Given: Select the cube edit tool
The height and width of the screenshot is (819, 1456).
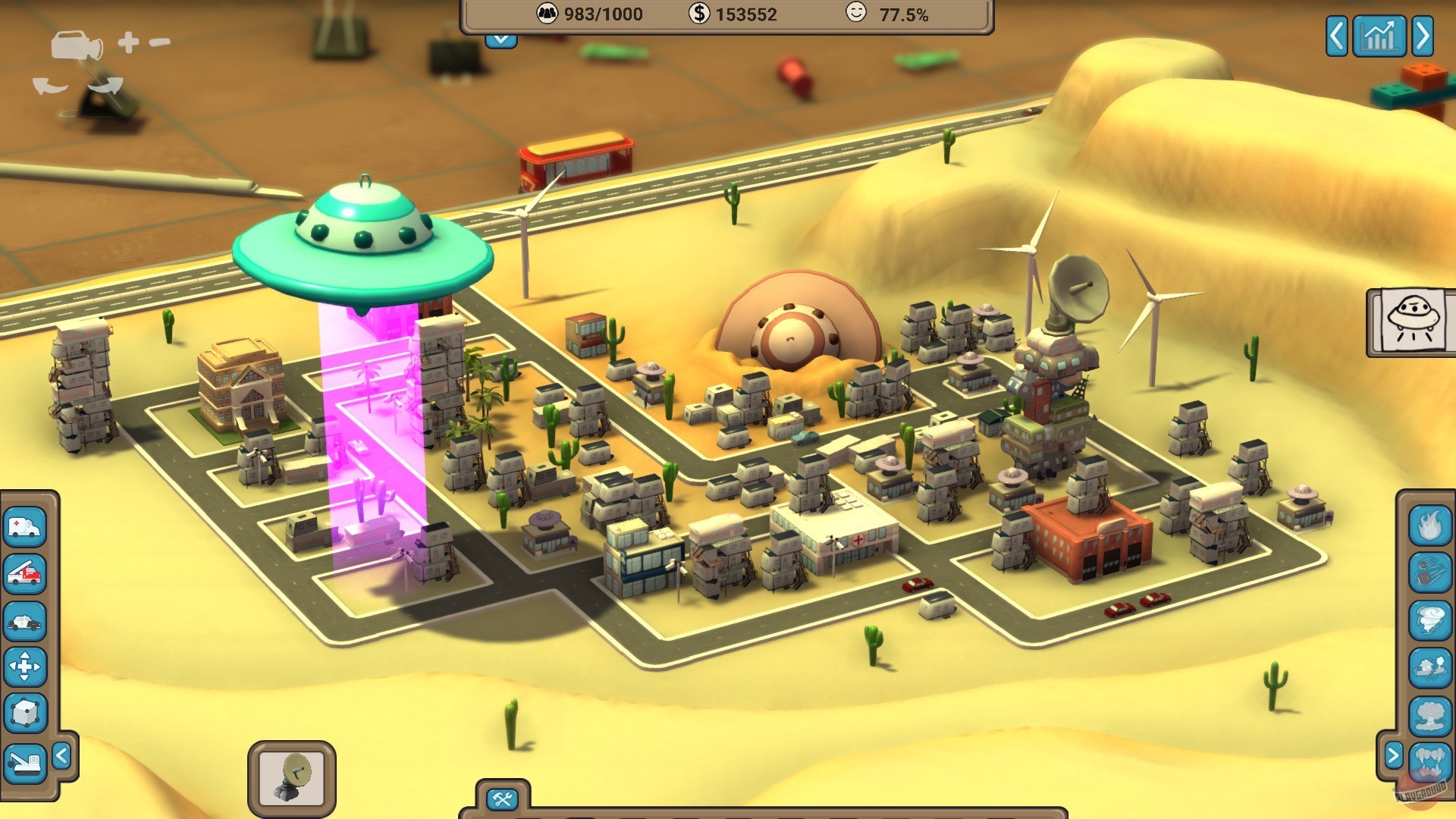Looking at the screenshot, I should (25, 711).
